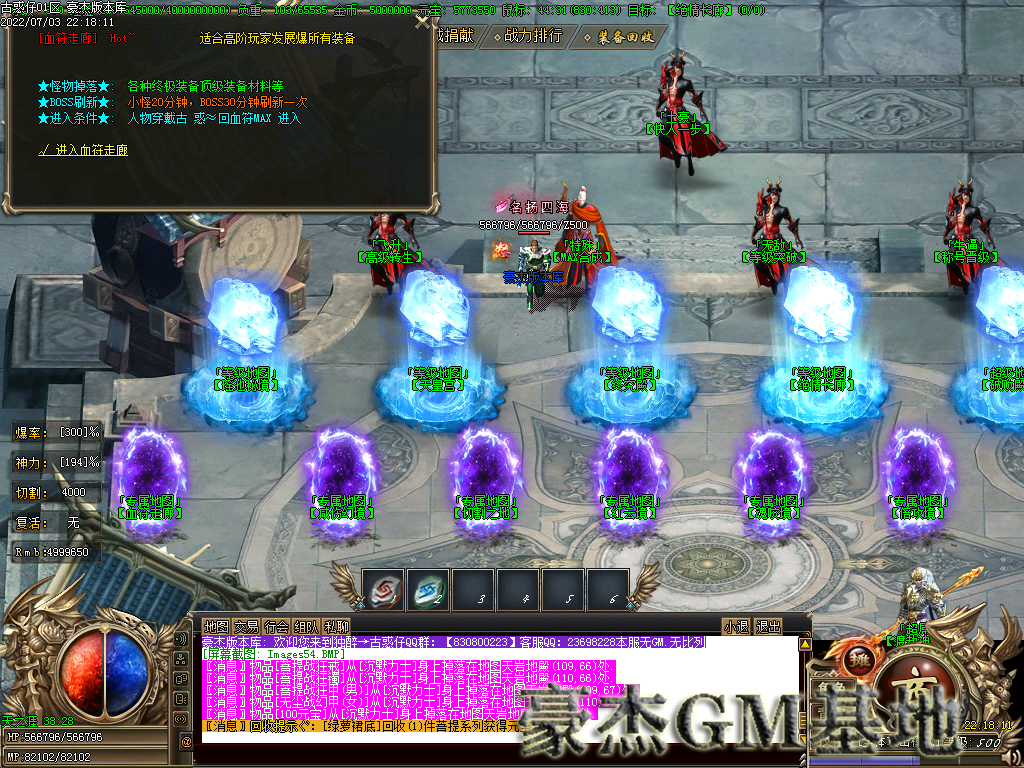Click the 退出 exit button
Screen dimensions: 1024x768
(x=768, y=627)
